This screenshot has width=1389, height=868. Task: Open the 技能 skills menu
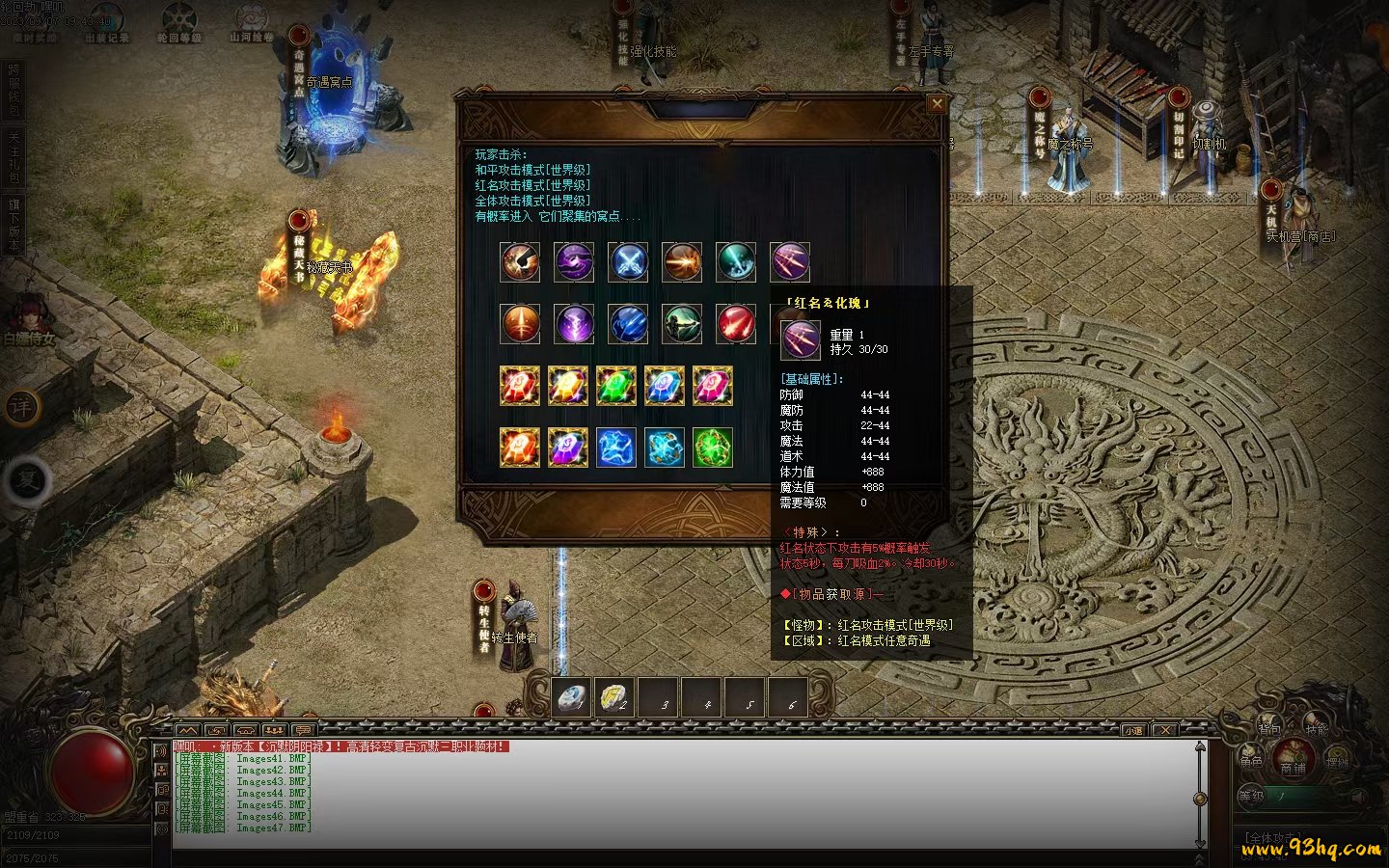pos(1317,728)
